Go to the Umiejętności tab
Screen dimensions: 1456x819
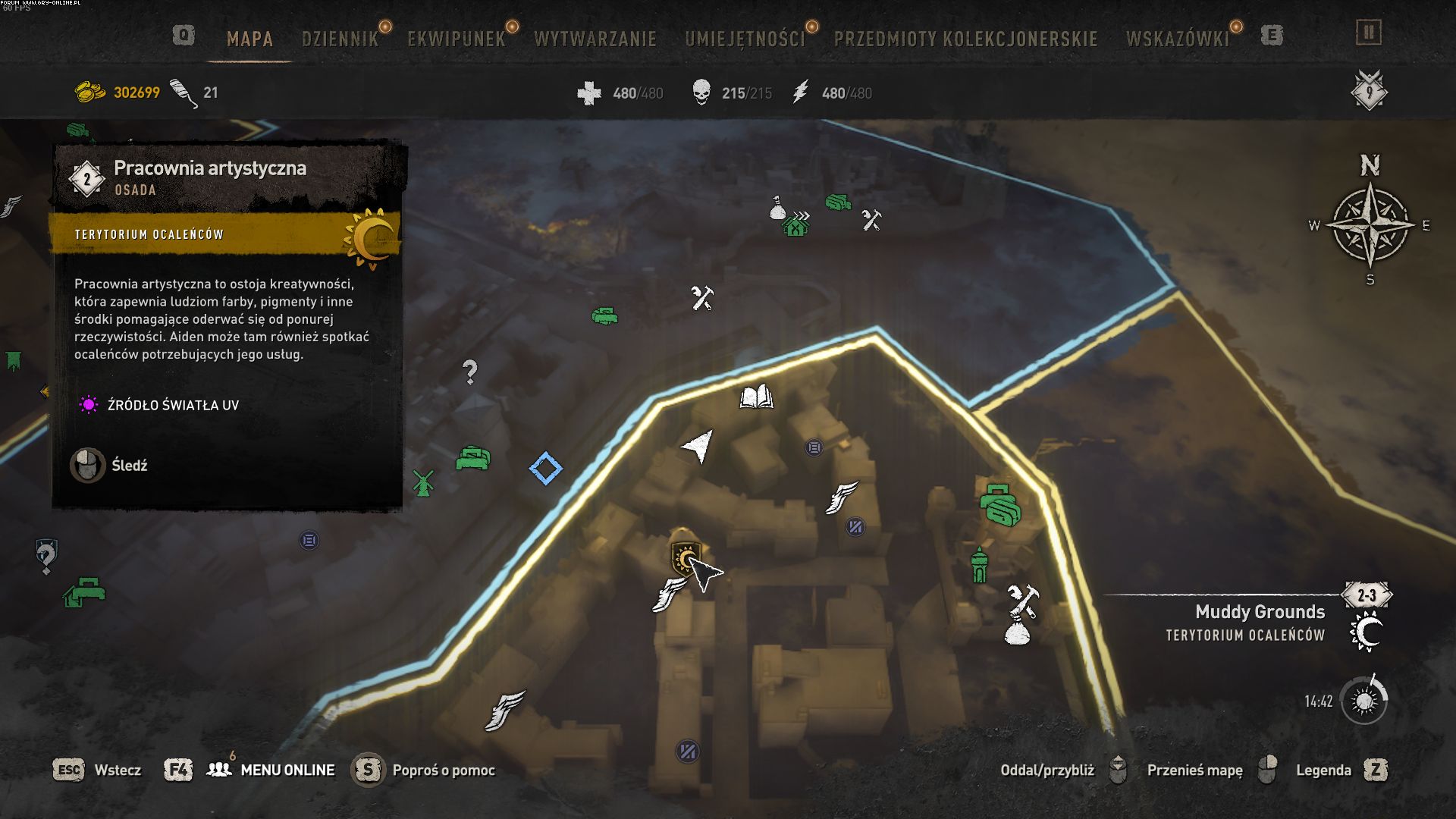click(745, 39)
